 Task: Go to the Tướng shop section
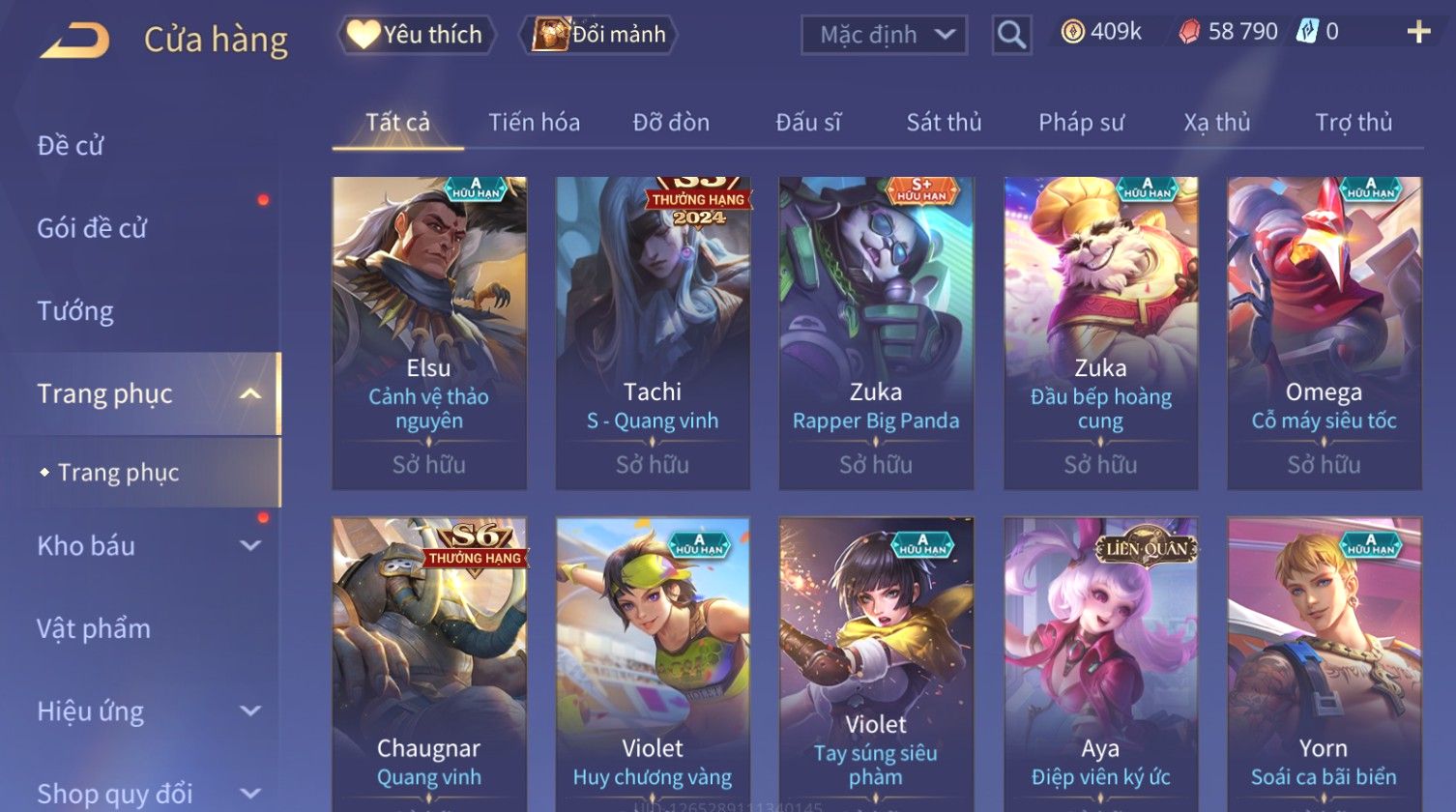tap(75, 311)
